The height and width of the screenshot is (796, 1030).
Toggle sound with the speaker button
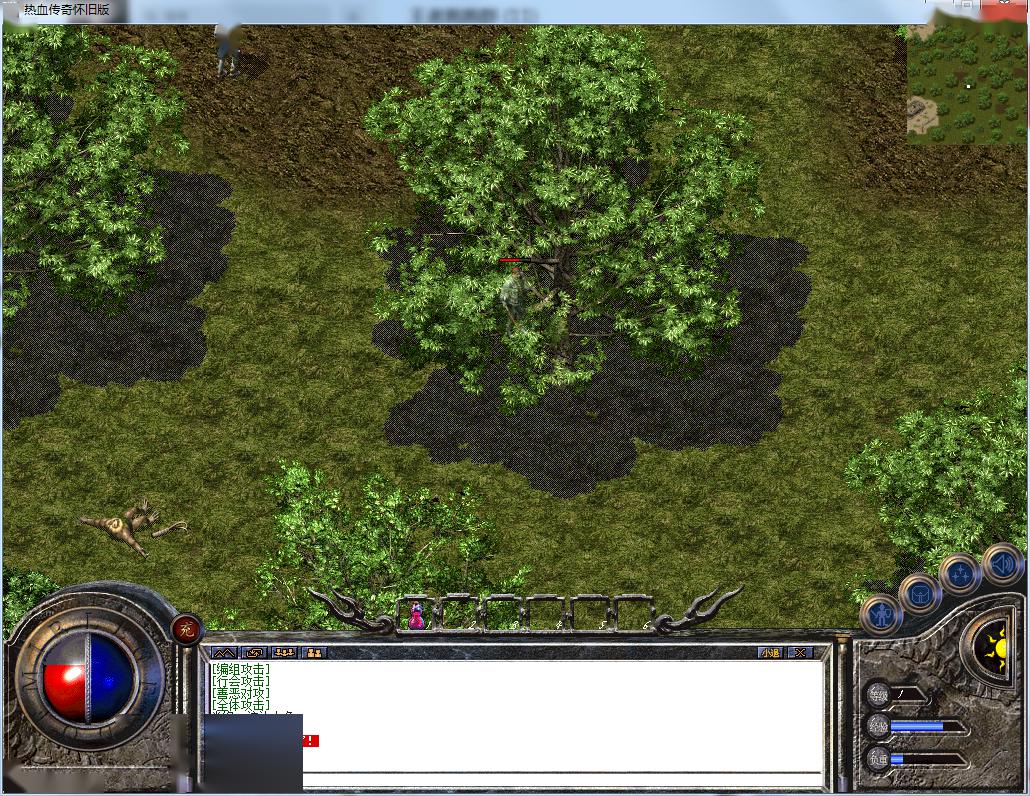point(1001,564)
